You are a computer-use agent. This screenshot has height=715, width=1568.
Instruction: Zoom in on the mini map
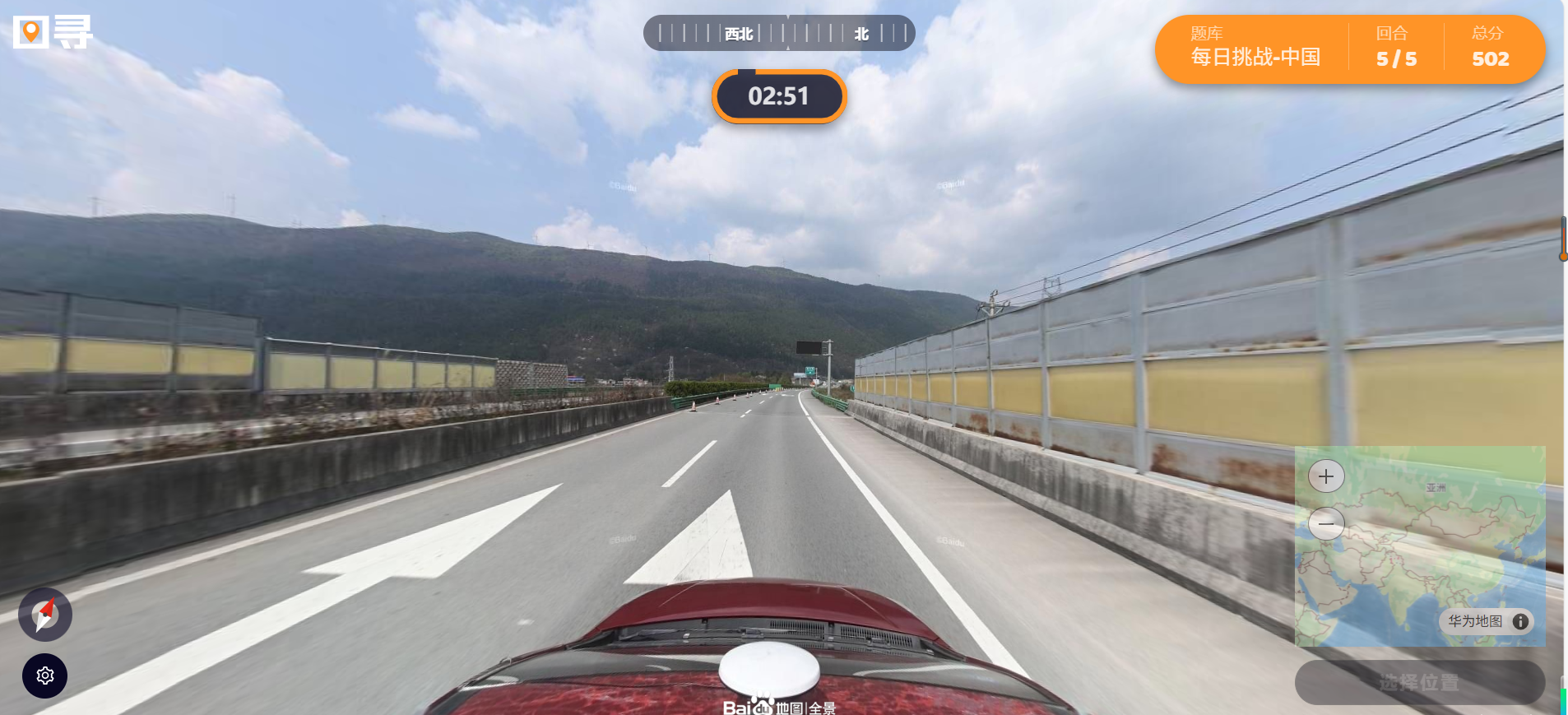(x=1325, y=476)
